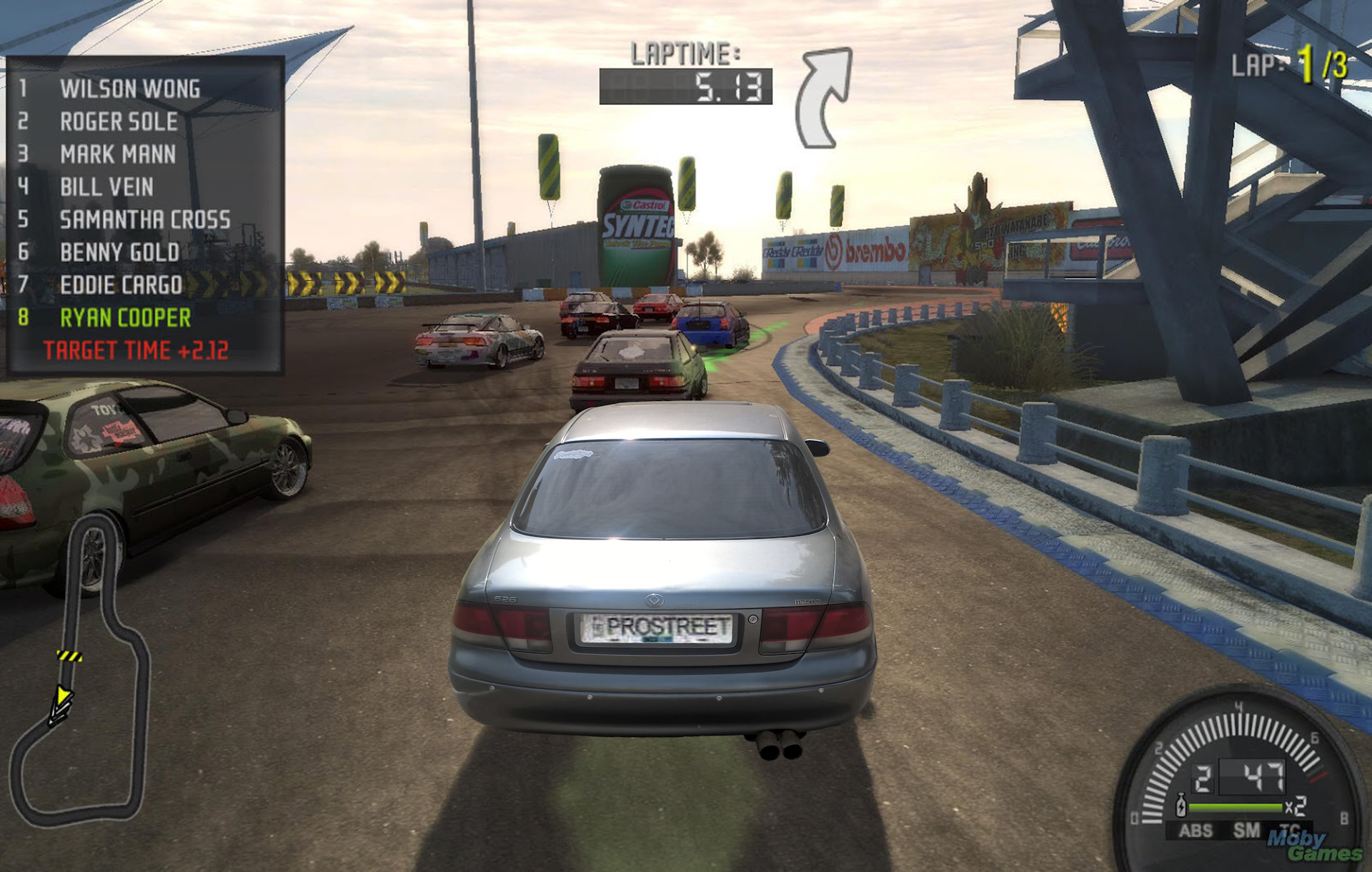Click the nitrous bottle icon
Viewport: 1372px width, 872px height.
[1181, 806]
